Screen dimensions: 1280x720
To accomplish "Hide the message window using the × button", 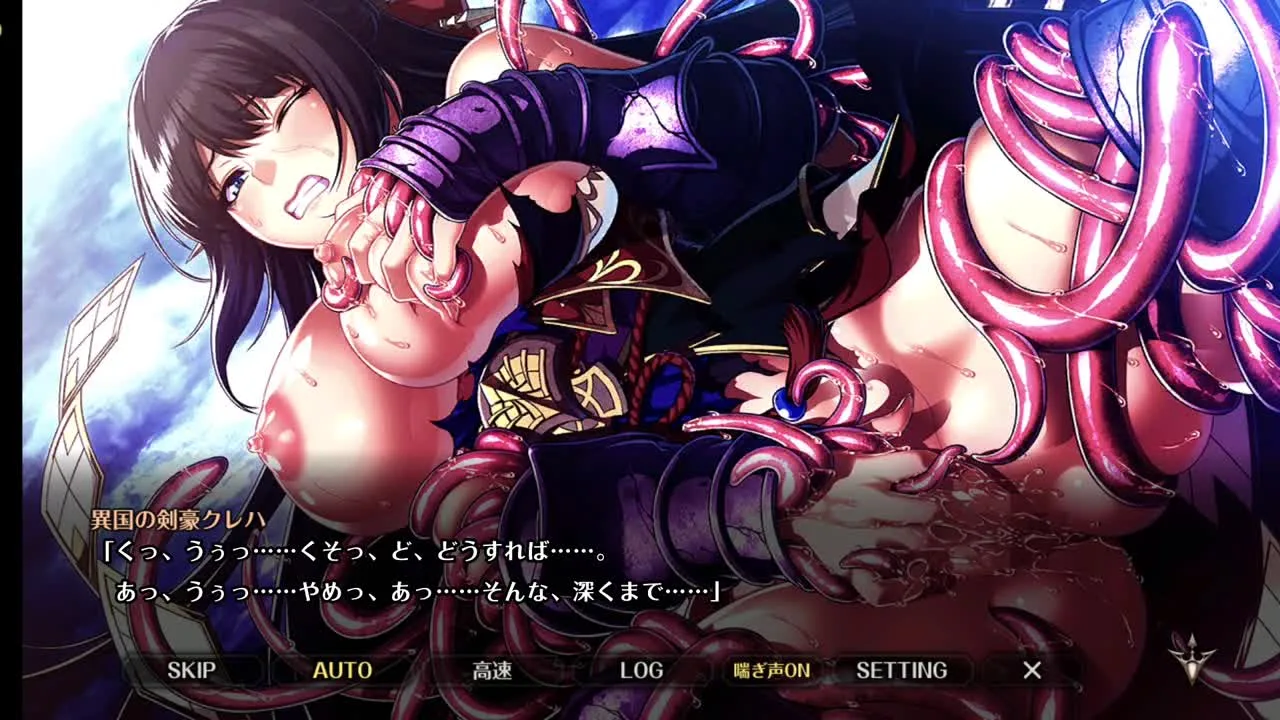I will (x=1030, y=670).
